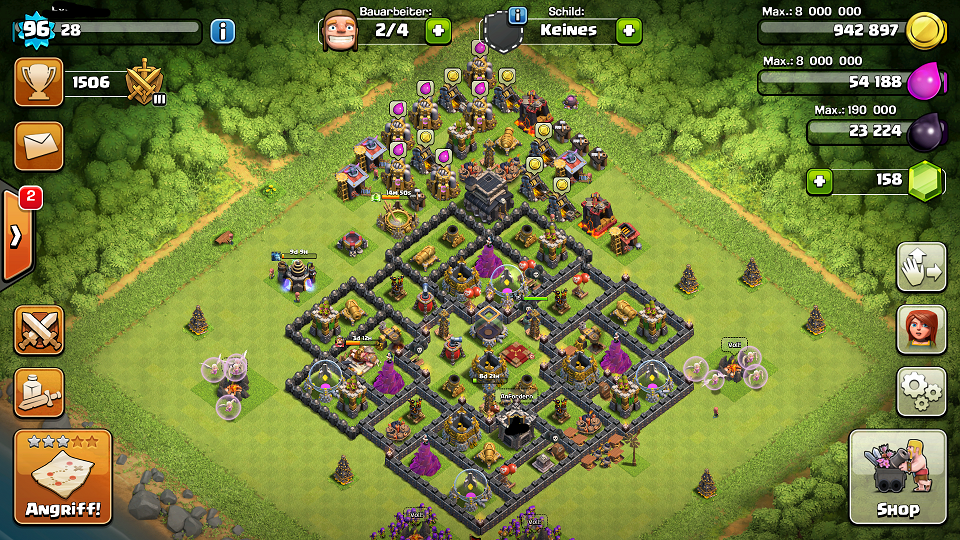
Task: Open the Shop
Action: pos(897,477)
